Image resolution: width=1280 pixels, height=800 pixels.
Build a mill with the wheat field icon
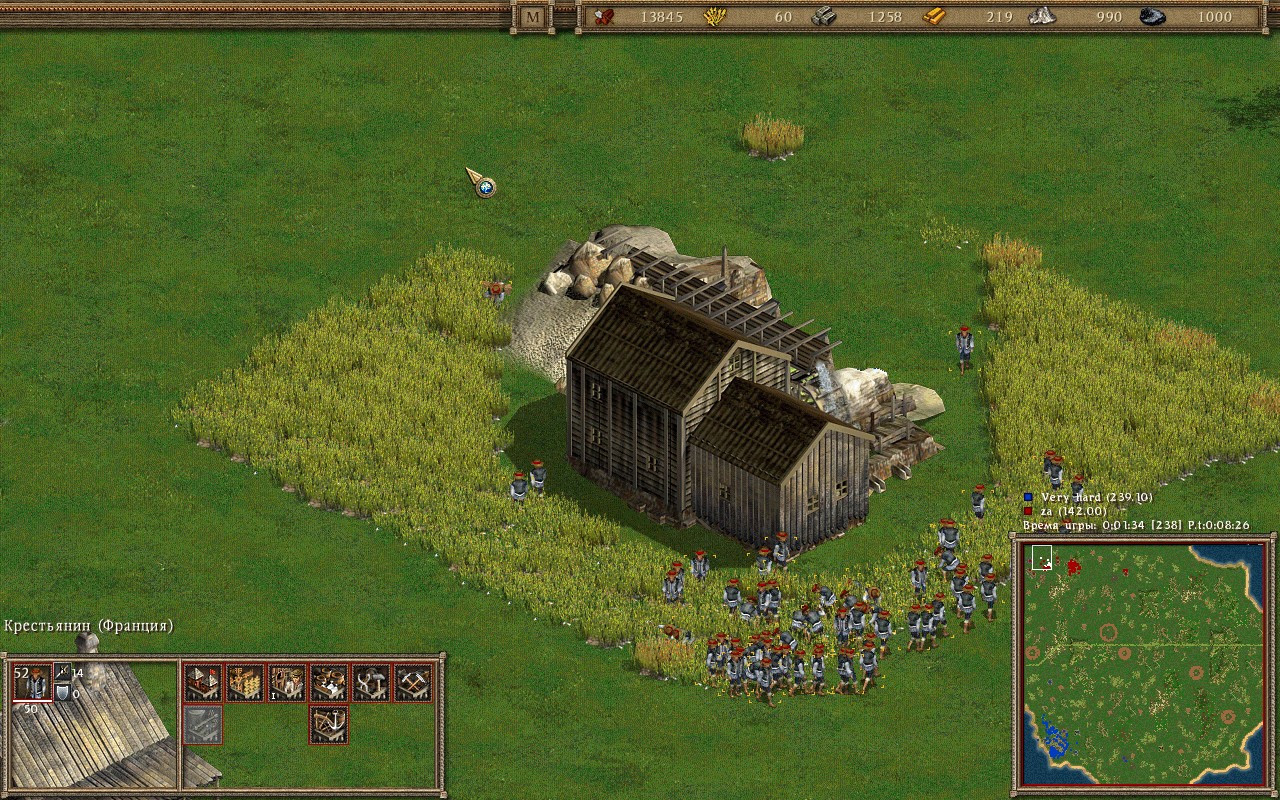[x=244, y=682]
